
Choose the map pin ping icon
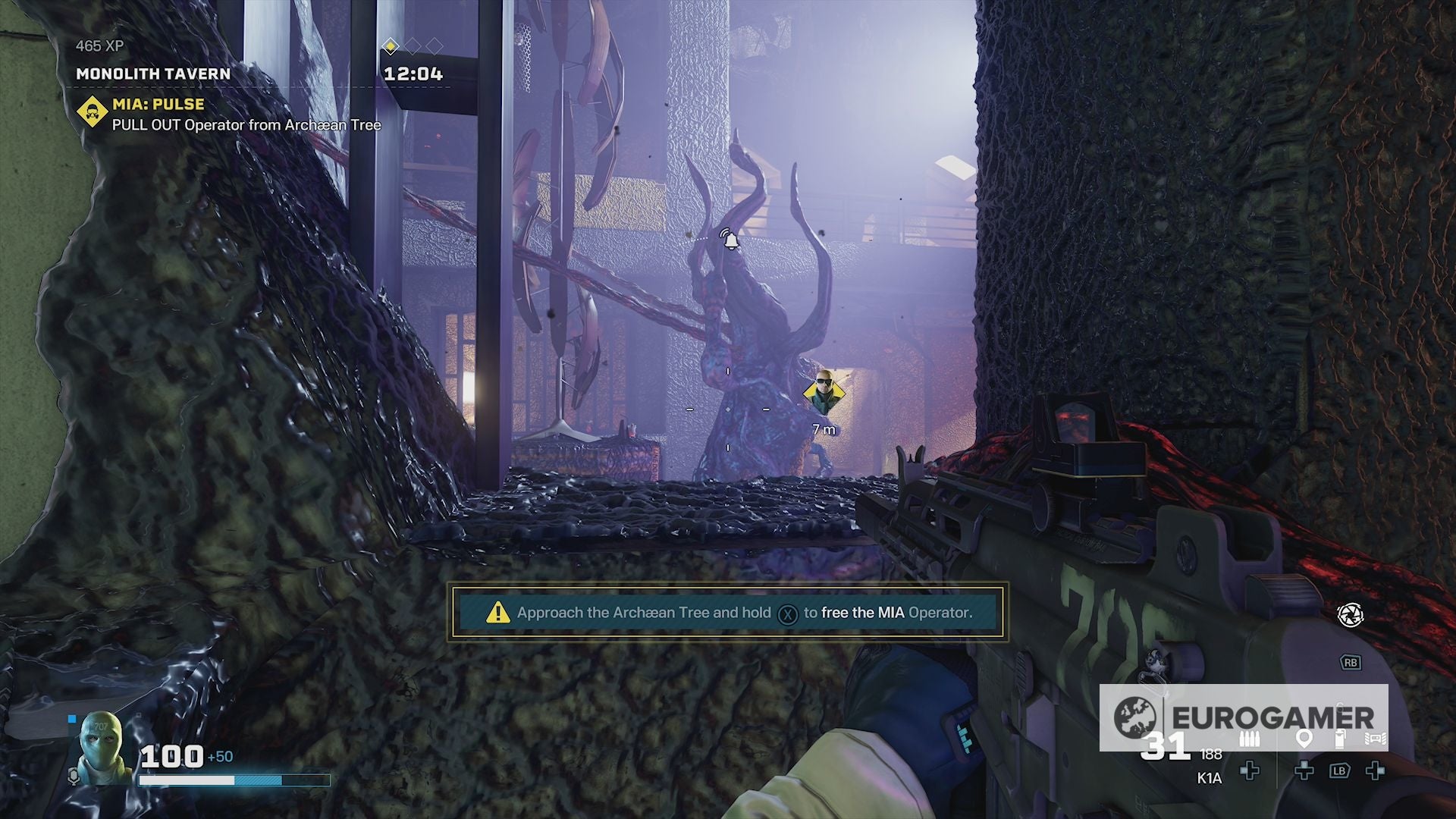coord(1304,739)
